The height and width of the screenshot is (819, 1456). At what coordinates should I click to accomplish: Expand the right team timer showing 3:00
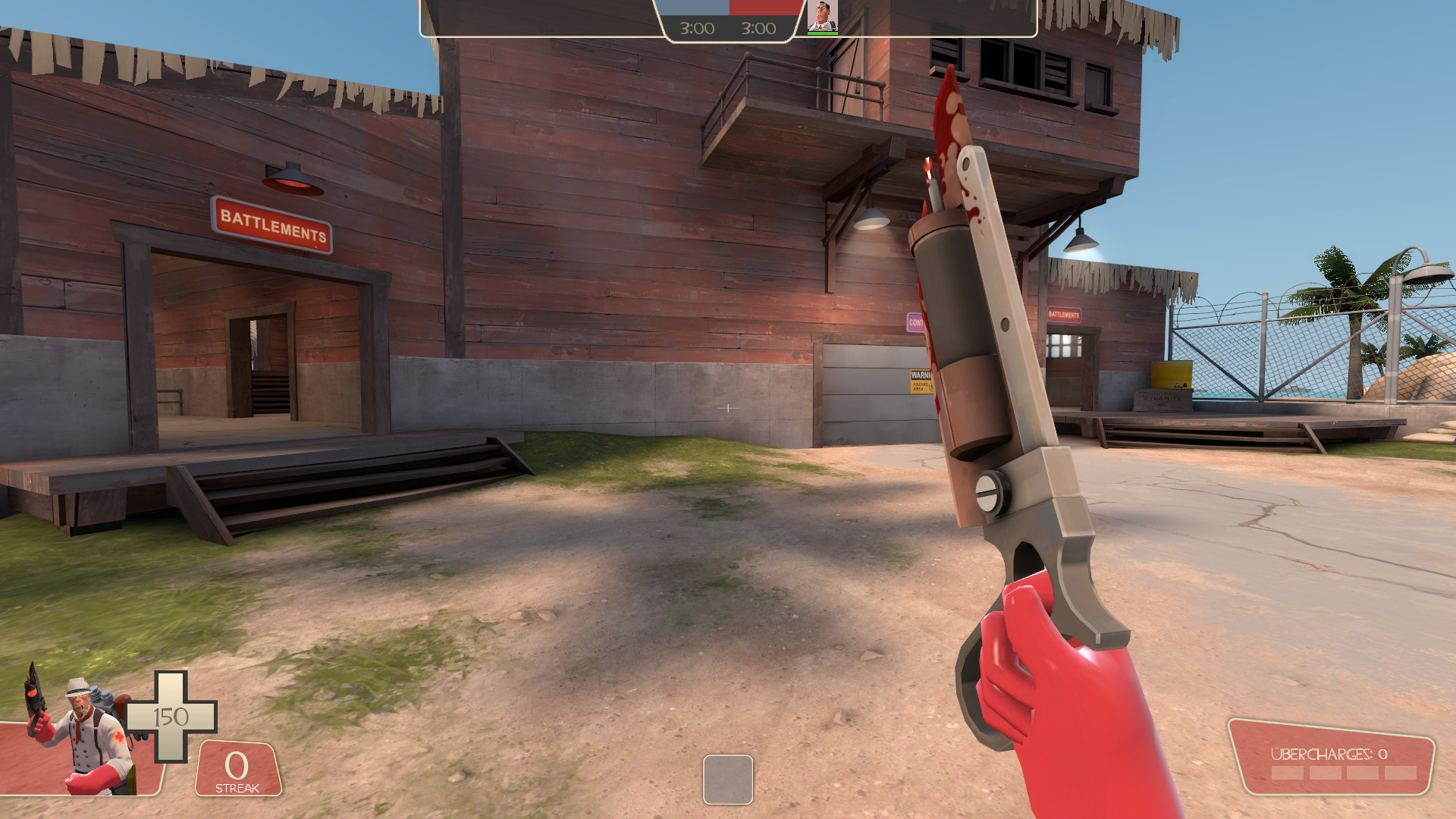pyautogui.click(x=758, y=28)
